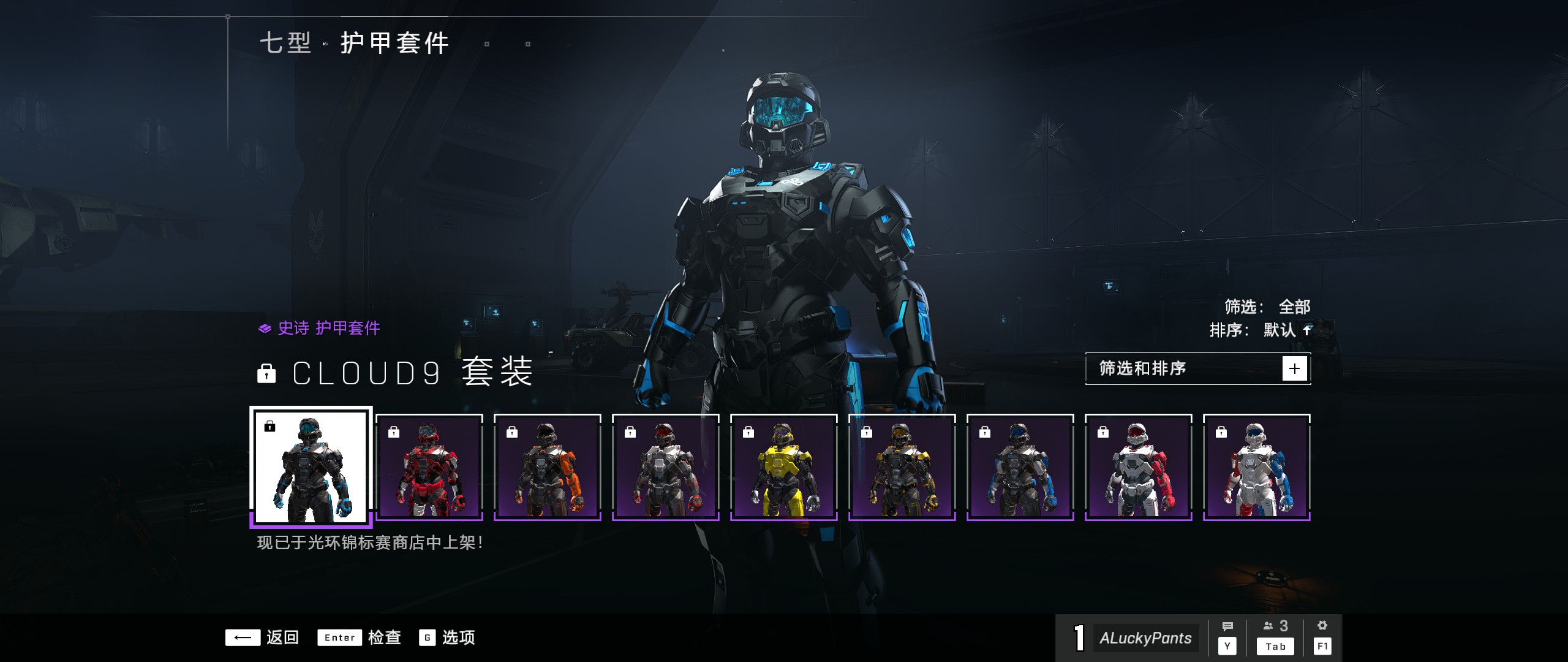The width and height of the screenshot is (1568, 662).
Task: Open the 选项 options button
Action: (447, 637)
